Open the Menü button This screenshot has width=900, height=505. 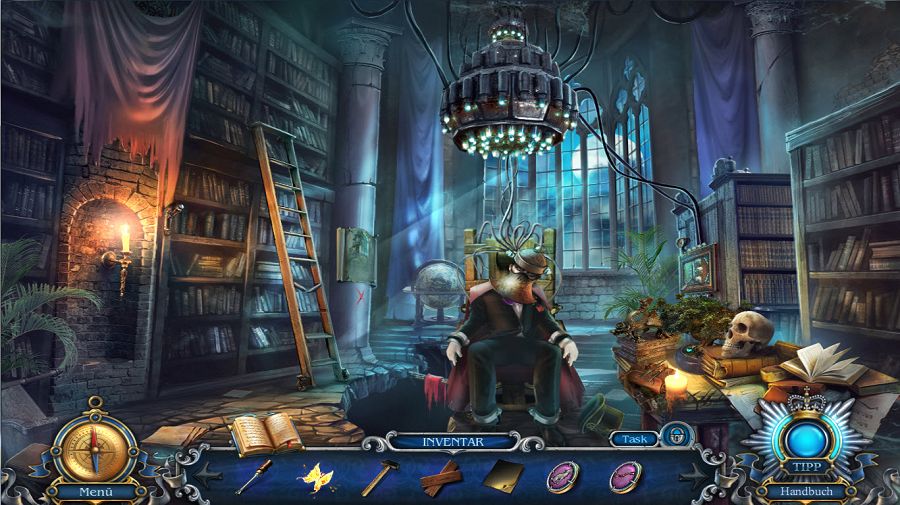coord(94,492)
